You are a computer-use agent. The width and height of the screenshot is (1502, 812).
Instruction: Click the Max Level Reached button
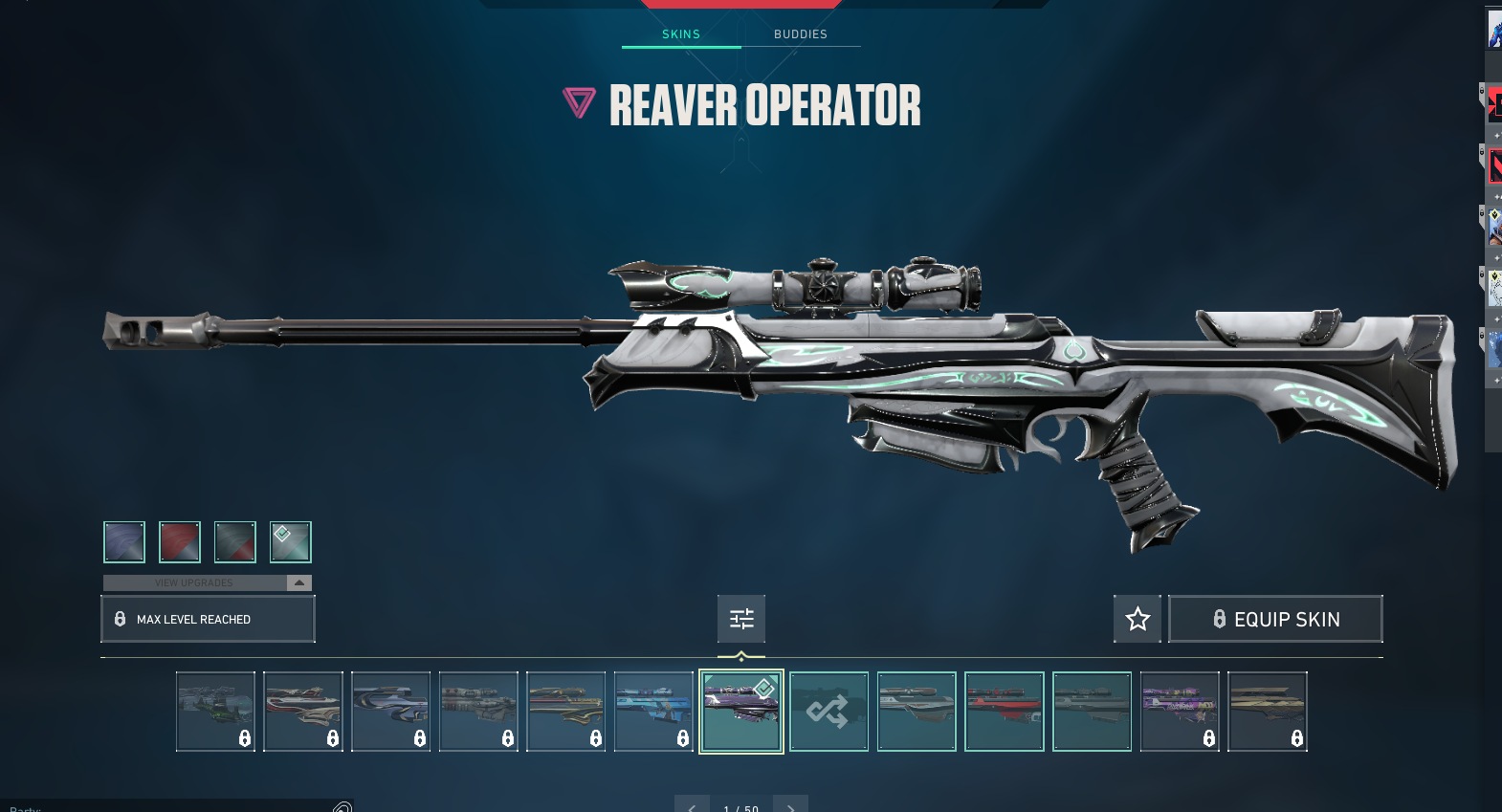208,619
